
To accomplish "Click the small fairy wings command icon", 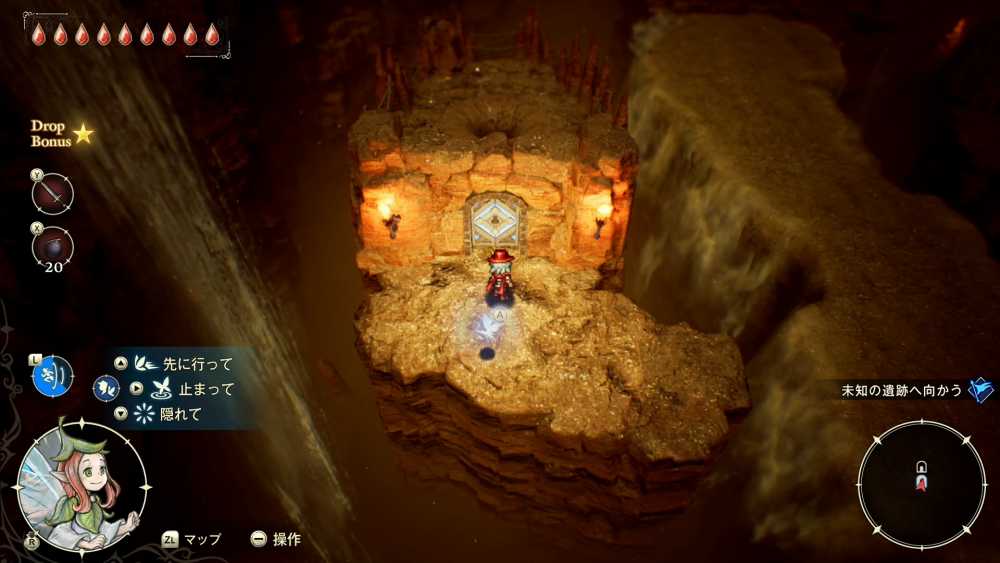I will coord(105,388).
